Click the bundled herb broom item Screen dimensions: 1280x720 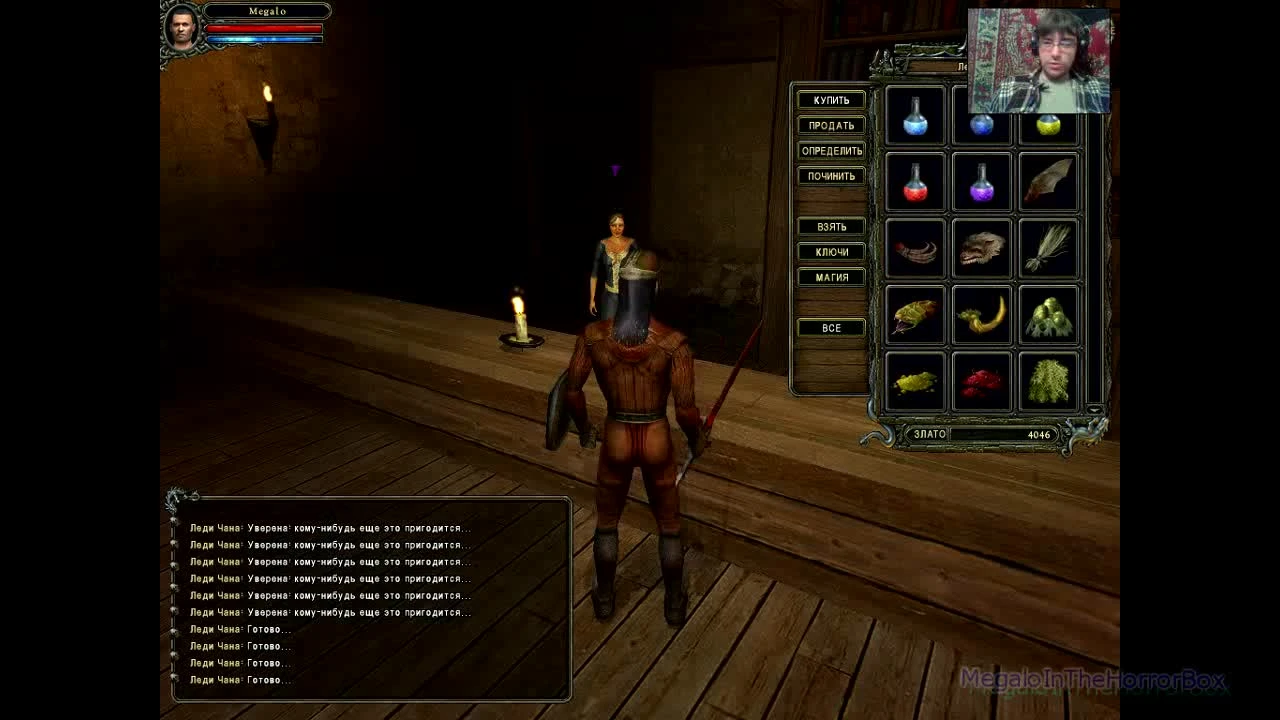[1048, 248]
